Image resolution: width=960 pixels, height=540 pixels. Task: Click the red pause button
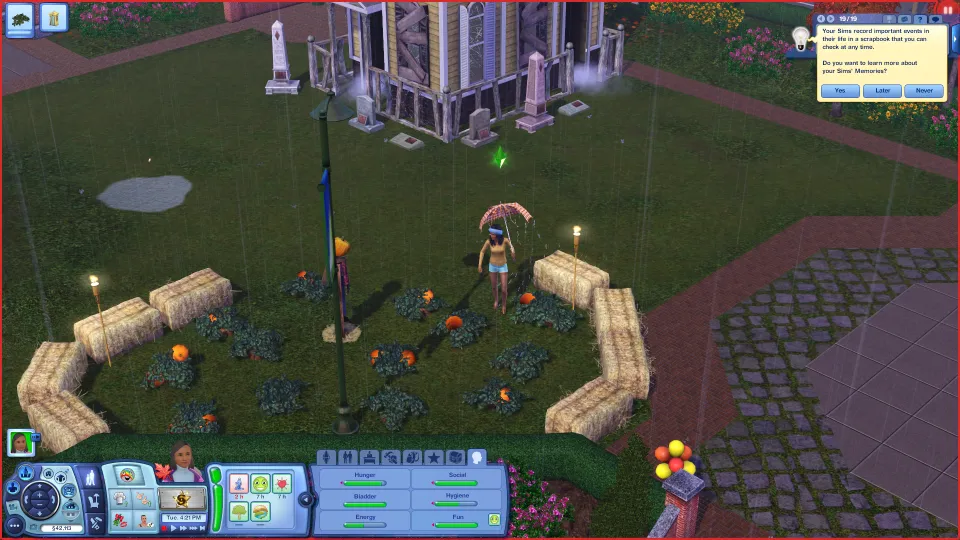coord(946,9)
